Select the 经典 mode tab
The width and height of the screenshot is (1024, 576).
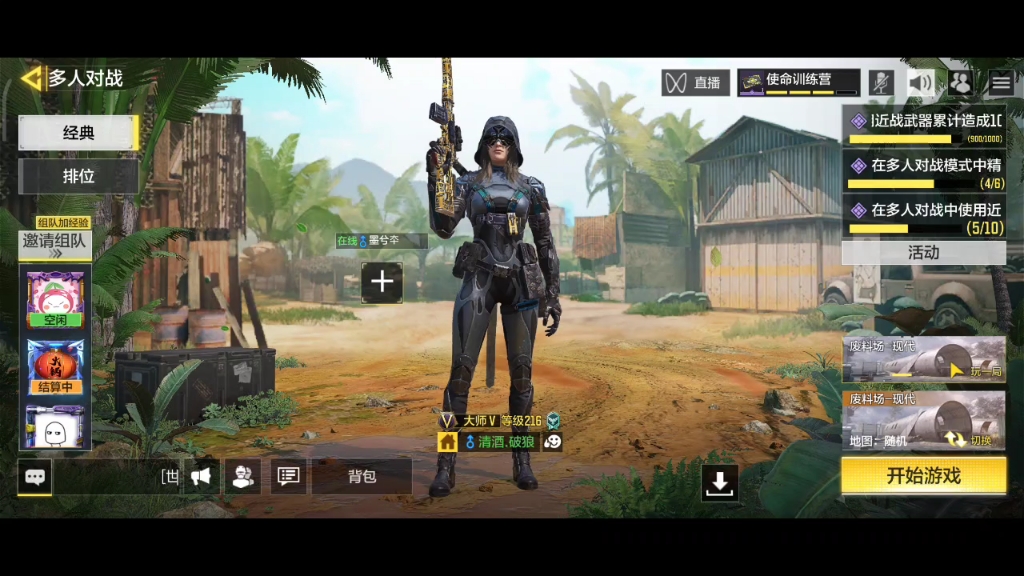[x=78, y=133]
